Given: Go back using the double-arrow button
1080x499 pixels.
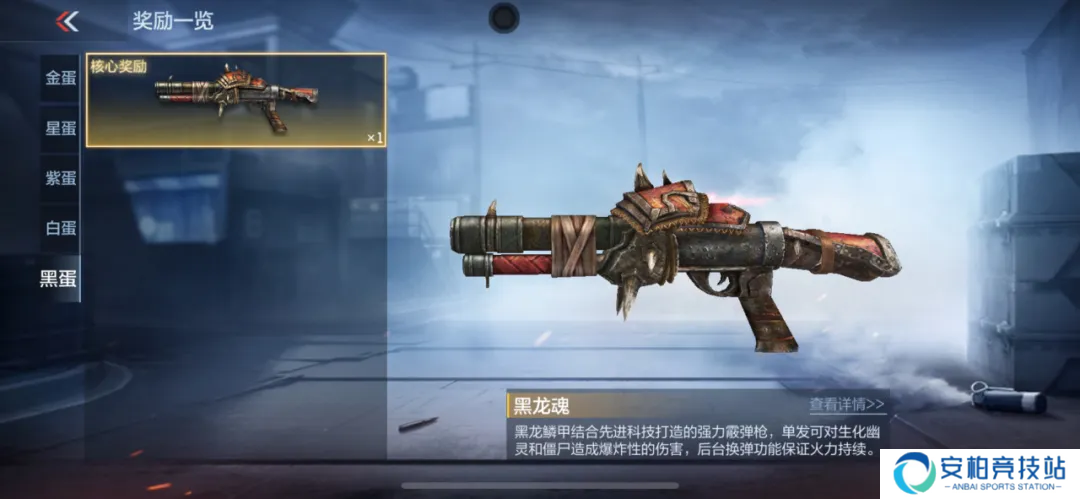Looking at the screenshot, I should click(x=67, y=21).
